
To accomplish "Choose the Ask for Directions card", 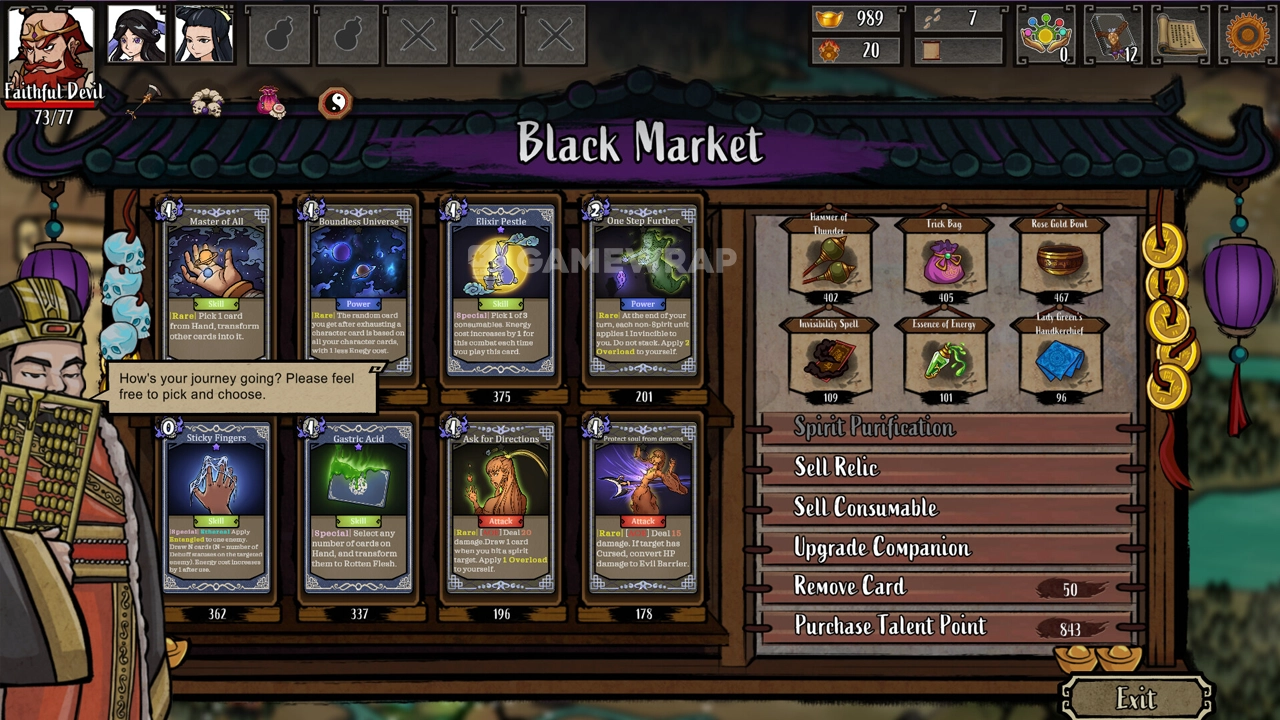I will (x=501, y=506).
